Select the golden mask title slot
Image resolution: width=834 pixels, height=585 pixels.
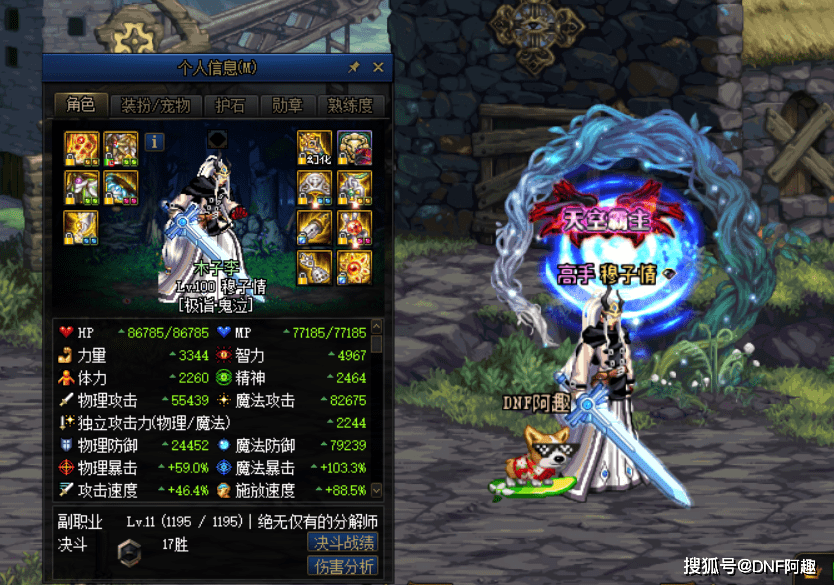click(354, 148)
